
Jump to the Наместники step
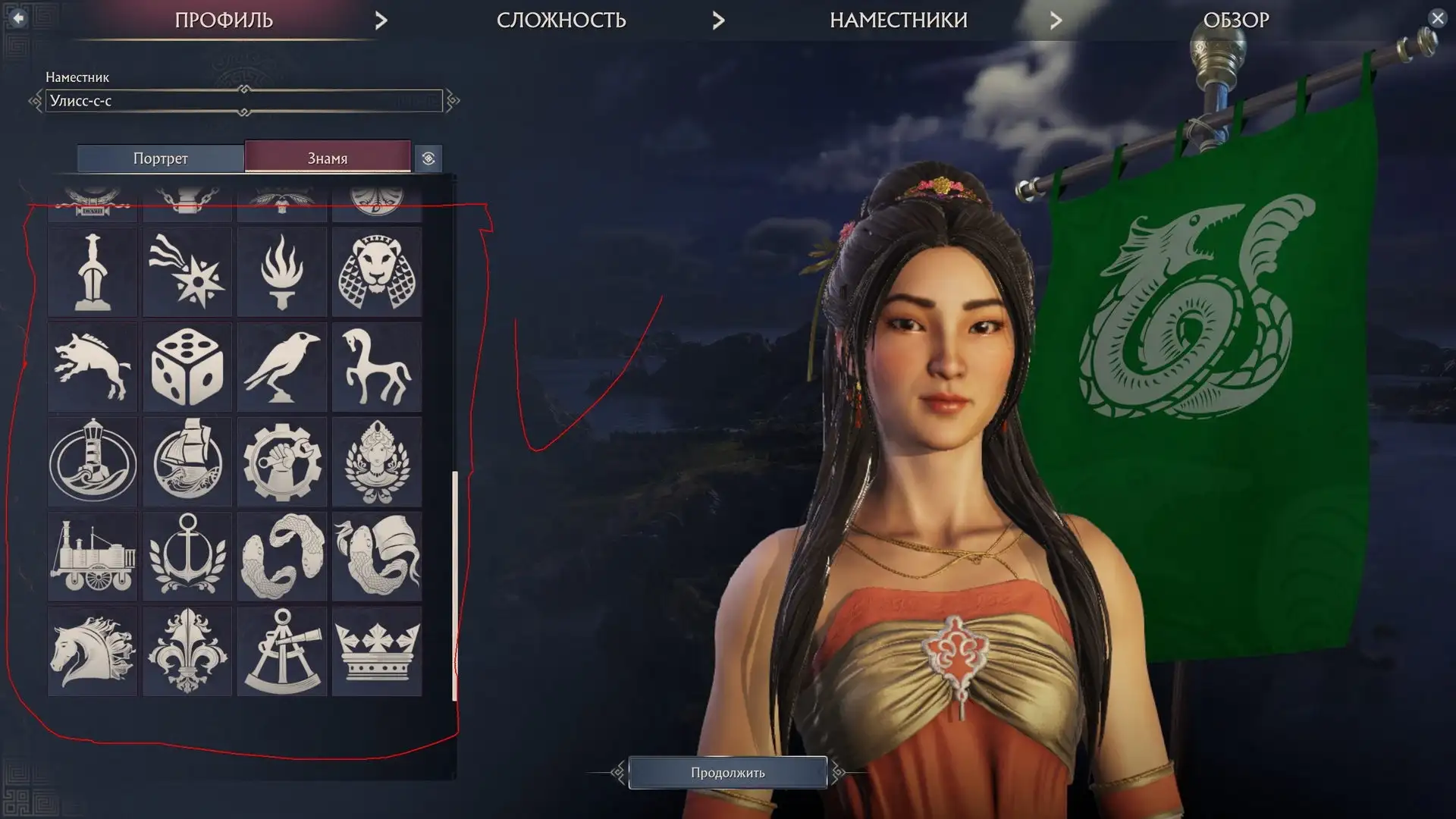(898, 20)
